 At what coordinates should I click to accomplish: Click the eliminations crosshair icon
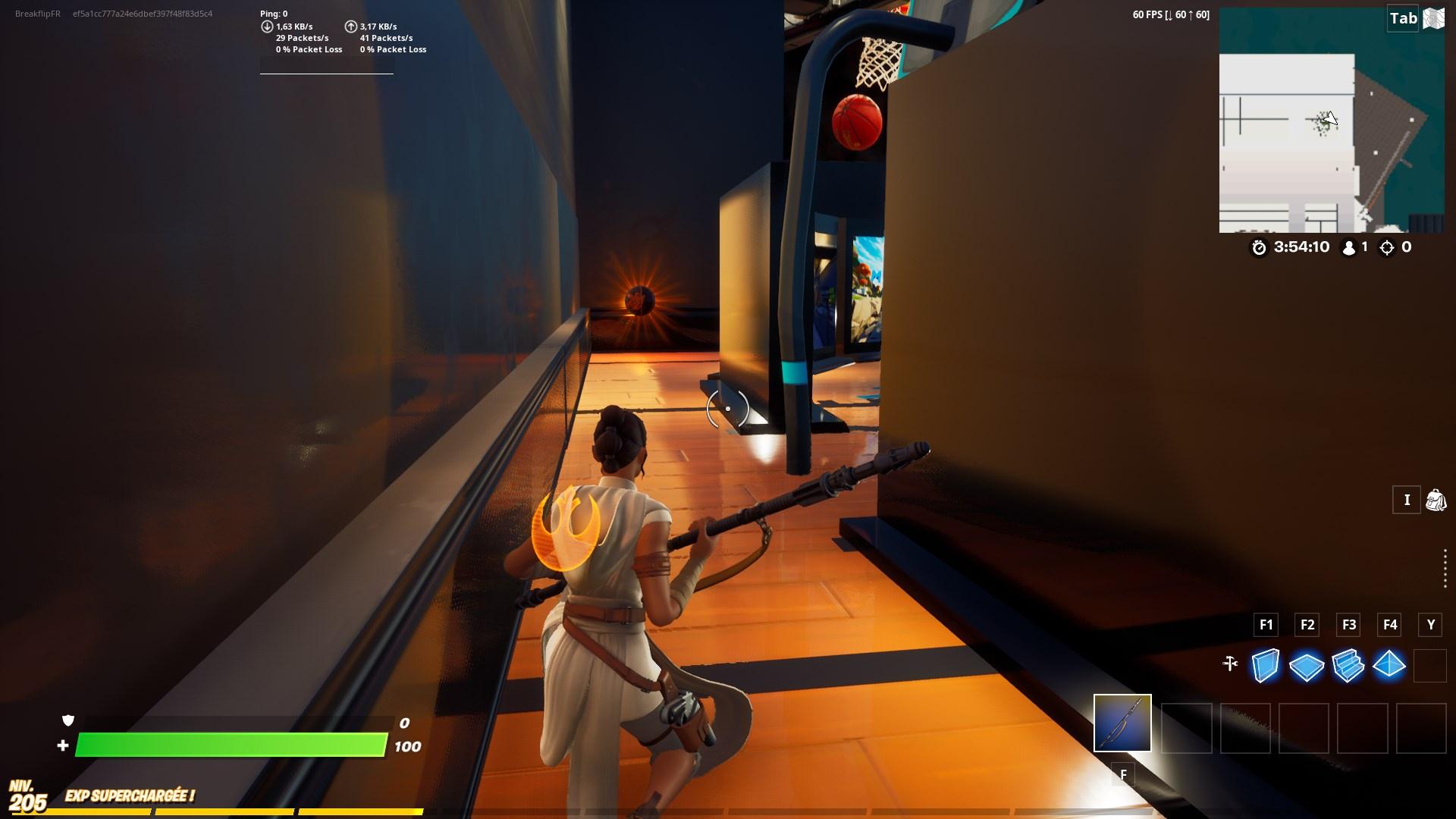coord(1389,246)
